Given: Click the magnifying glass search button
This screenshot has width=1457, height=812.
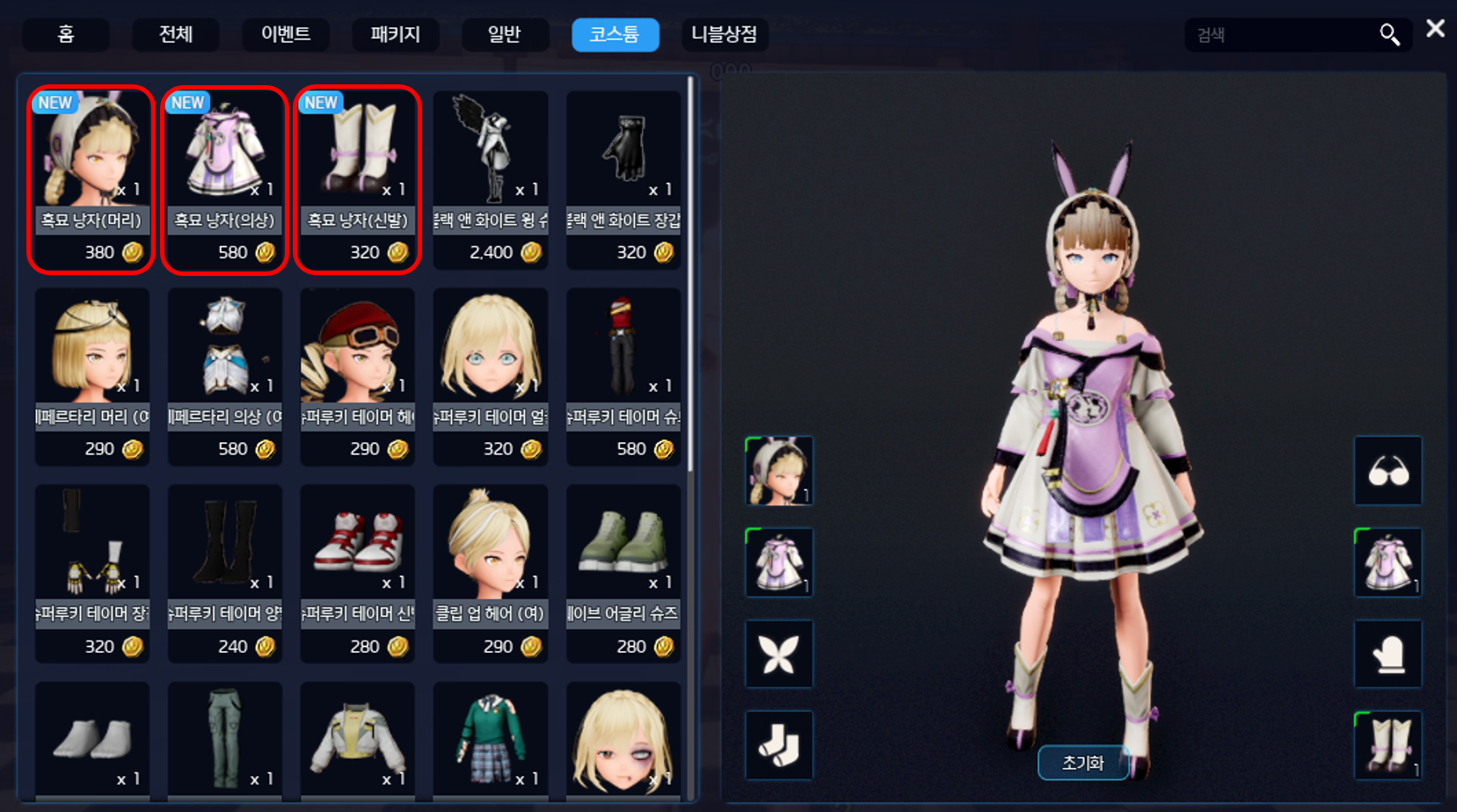Looking at the screenshot, I should (1389, 35).
